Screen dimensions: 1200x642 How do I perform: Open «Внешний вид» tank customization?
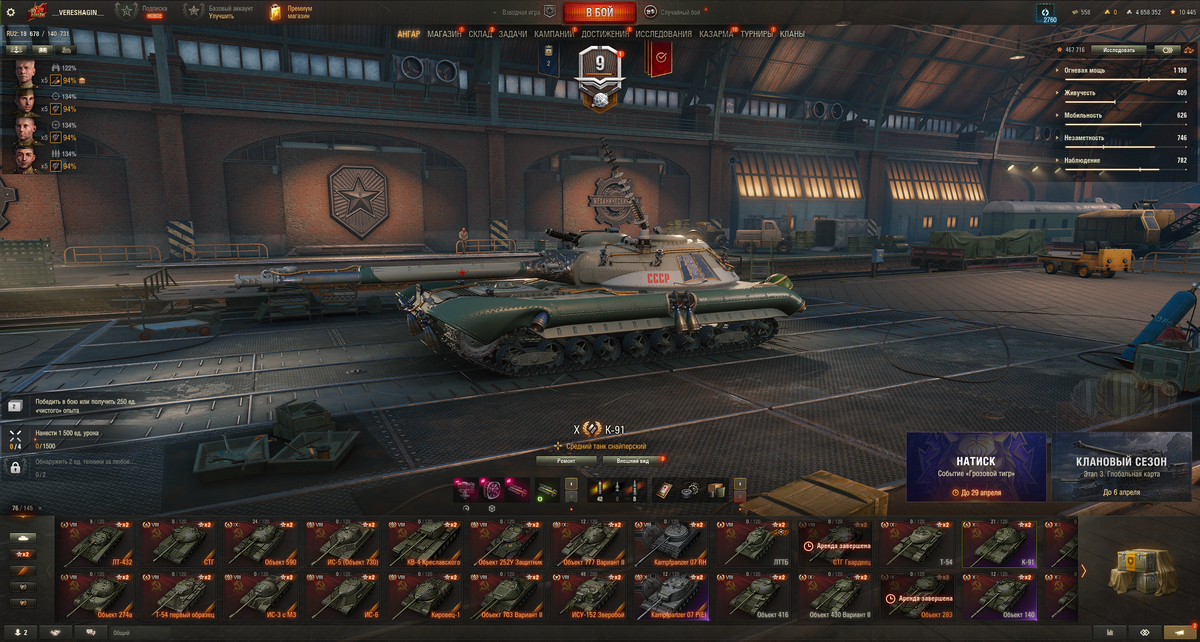click(x=631, y=461)
